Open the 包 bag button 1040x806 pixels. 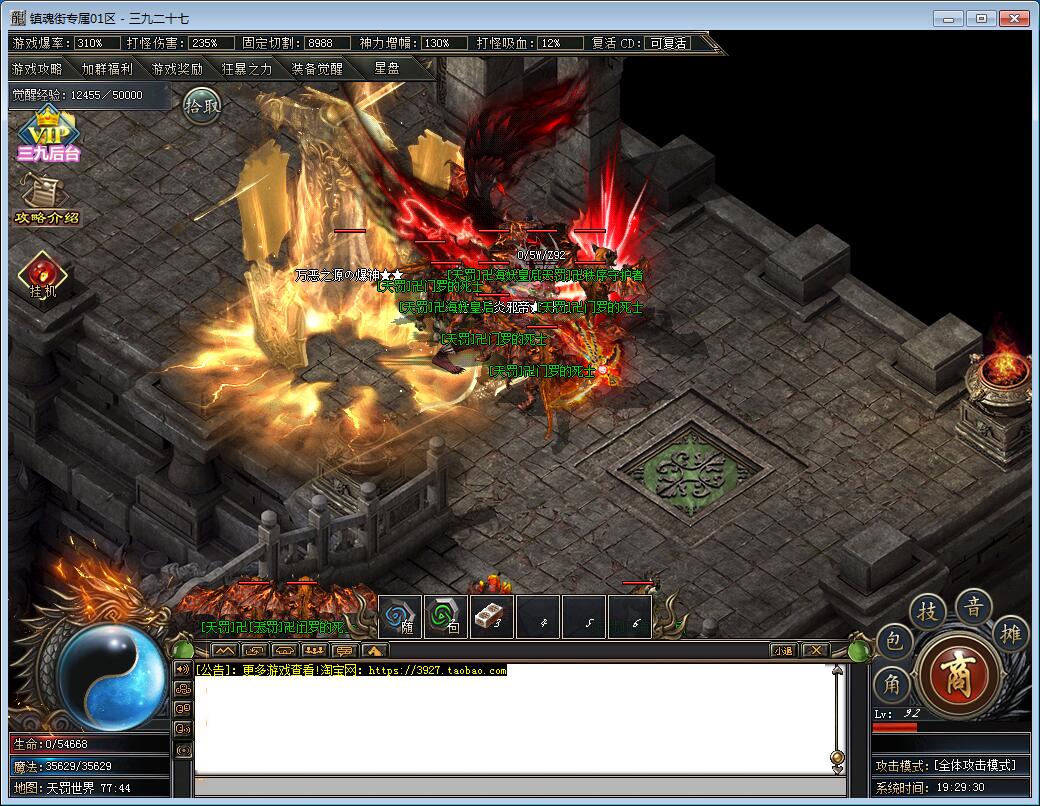pos(892,641)
